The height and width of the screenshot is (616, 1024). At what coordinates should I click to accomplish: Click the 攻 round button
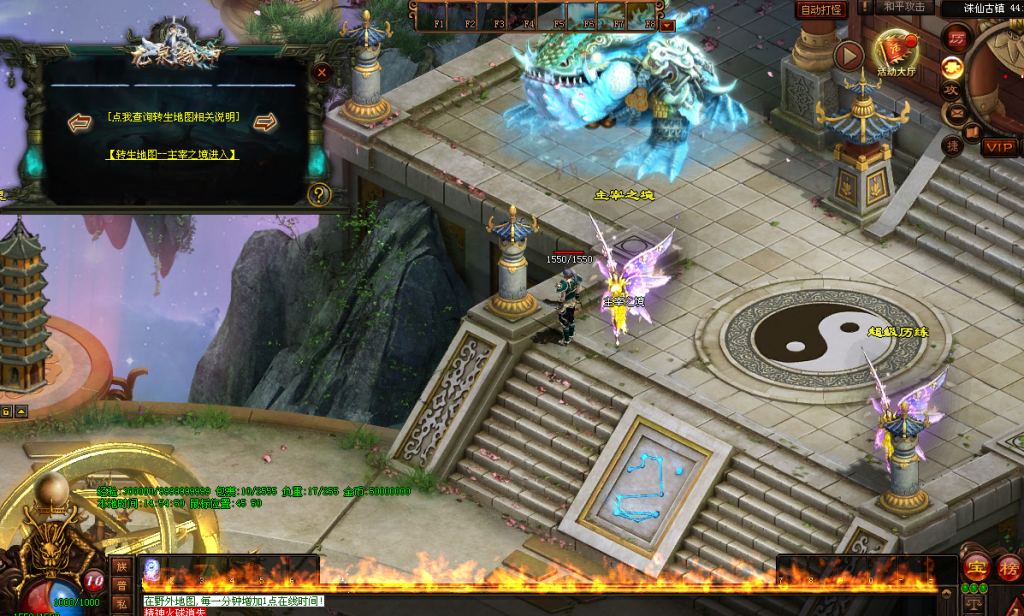point(952,89)
